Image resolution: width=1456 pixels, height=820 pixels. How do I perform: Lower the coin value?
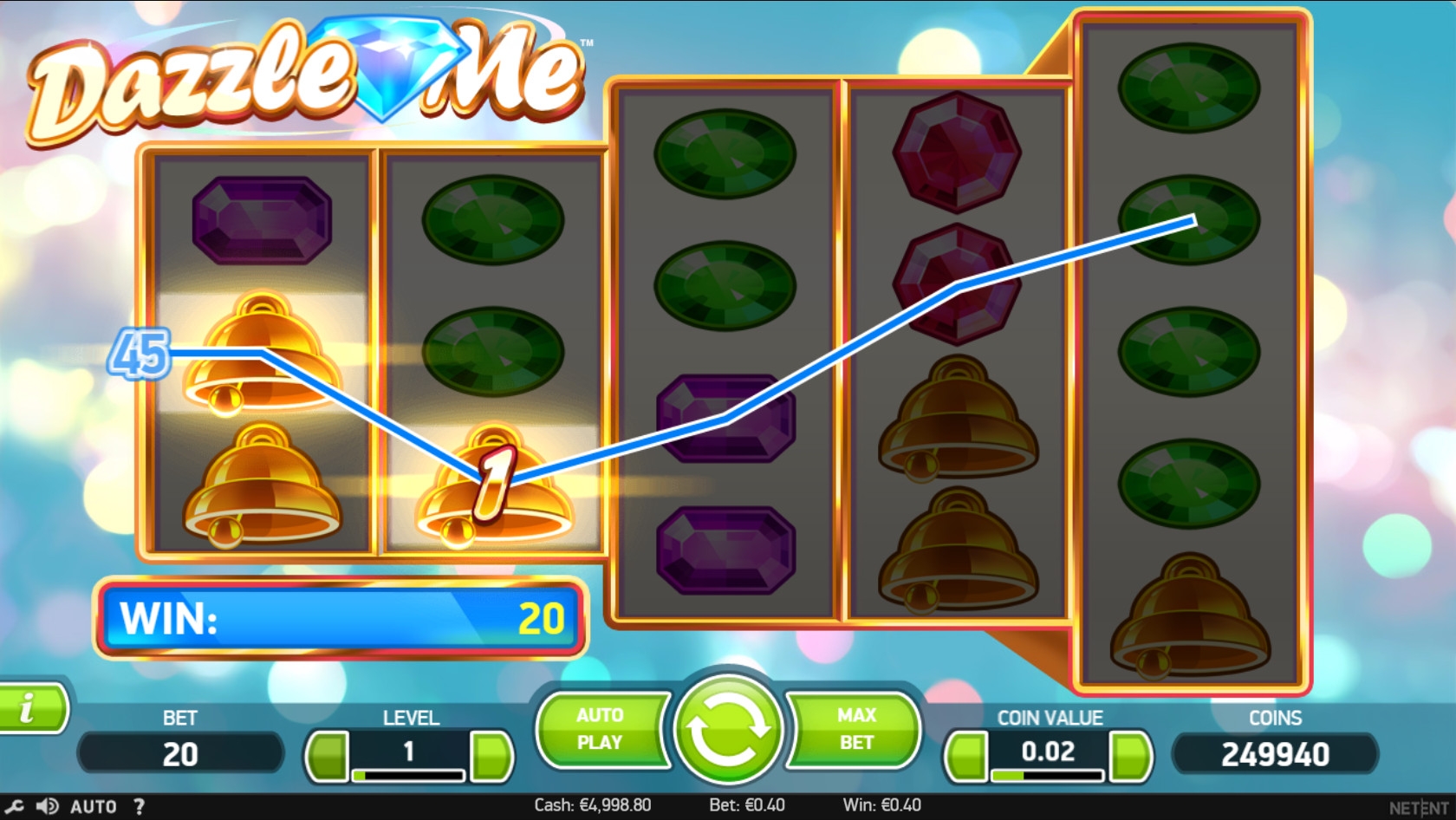[965, 755]
